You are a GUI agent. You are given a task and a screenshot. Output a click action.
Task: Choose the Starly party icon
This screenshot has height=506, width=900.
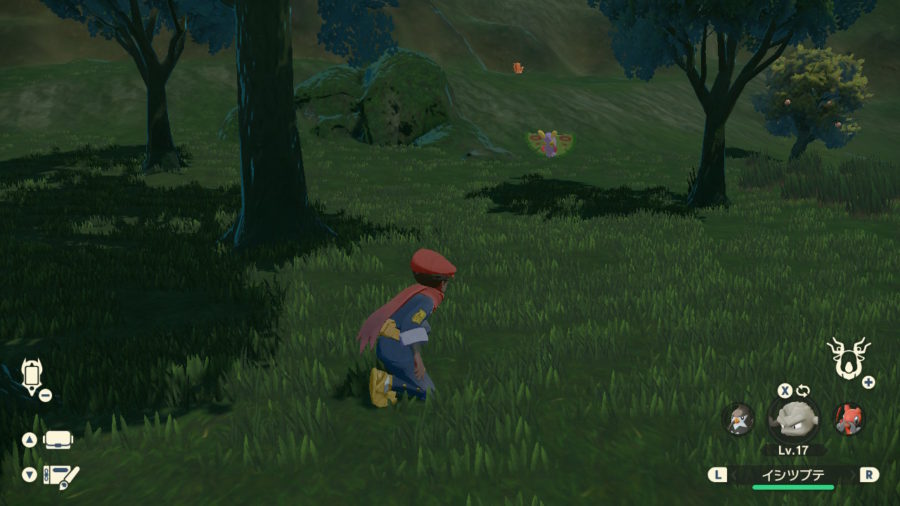[x=738, y=419]
